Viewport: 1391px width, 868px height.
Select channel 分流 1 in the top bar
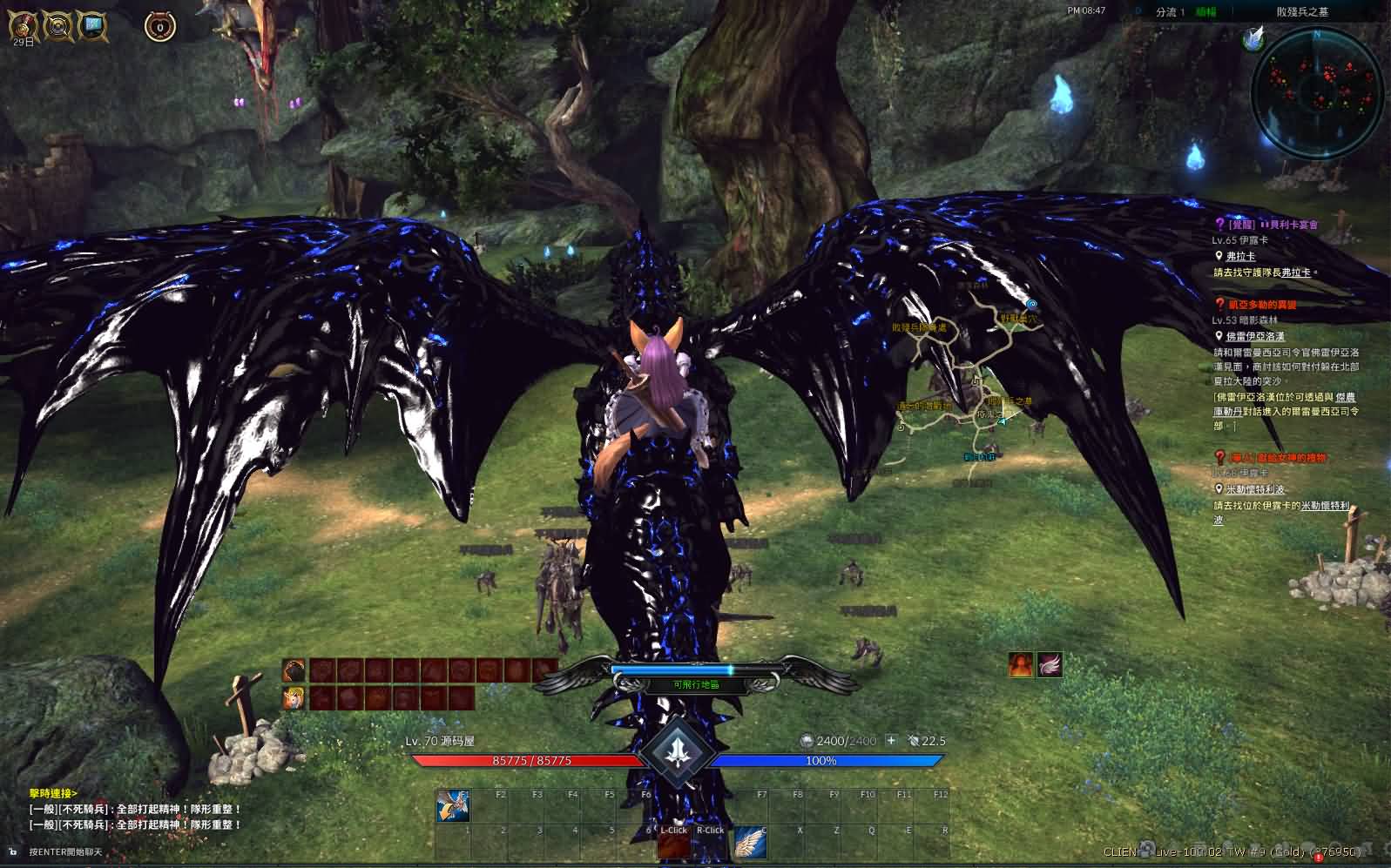point(1169,12)
